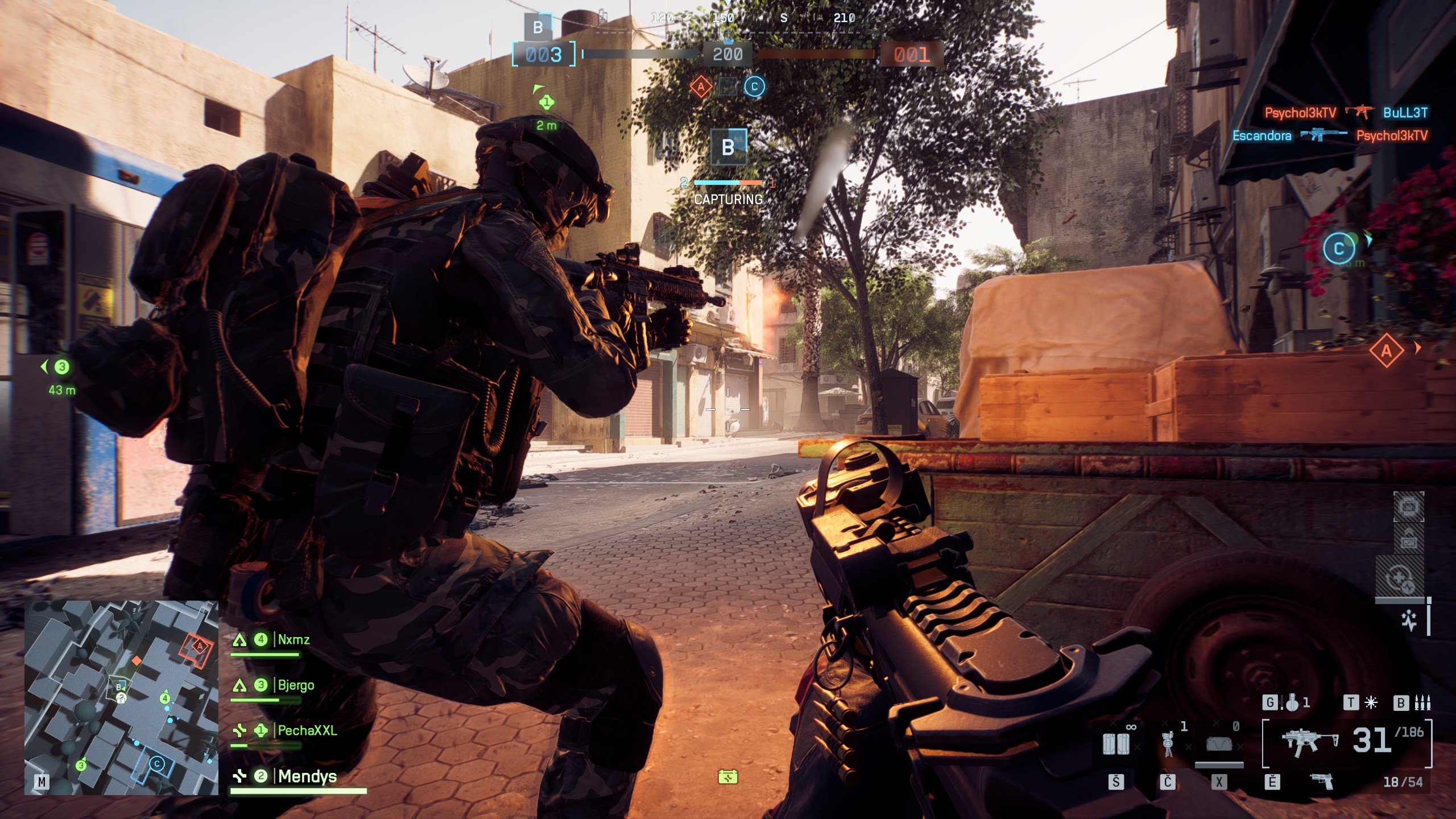This screenshot has height=819, width=1456.
Task: Select the blue objective C icon under score bar
Action: pyautogui.click(x=754, y=87)
